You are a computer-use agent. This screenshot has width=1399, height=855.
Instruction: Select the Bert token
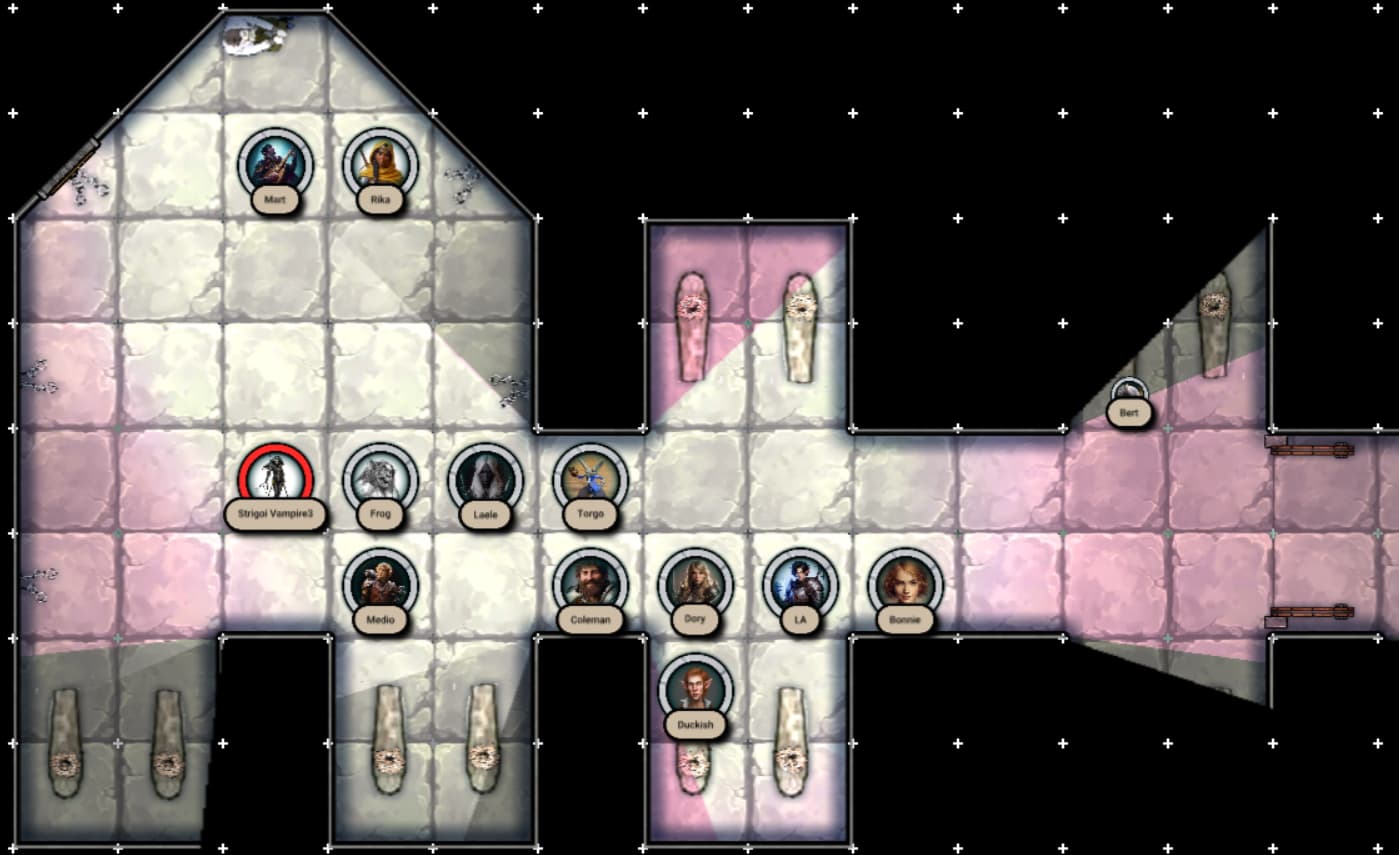click(x=1129, y=400)
